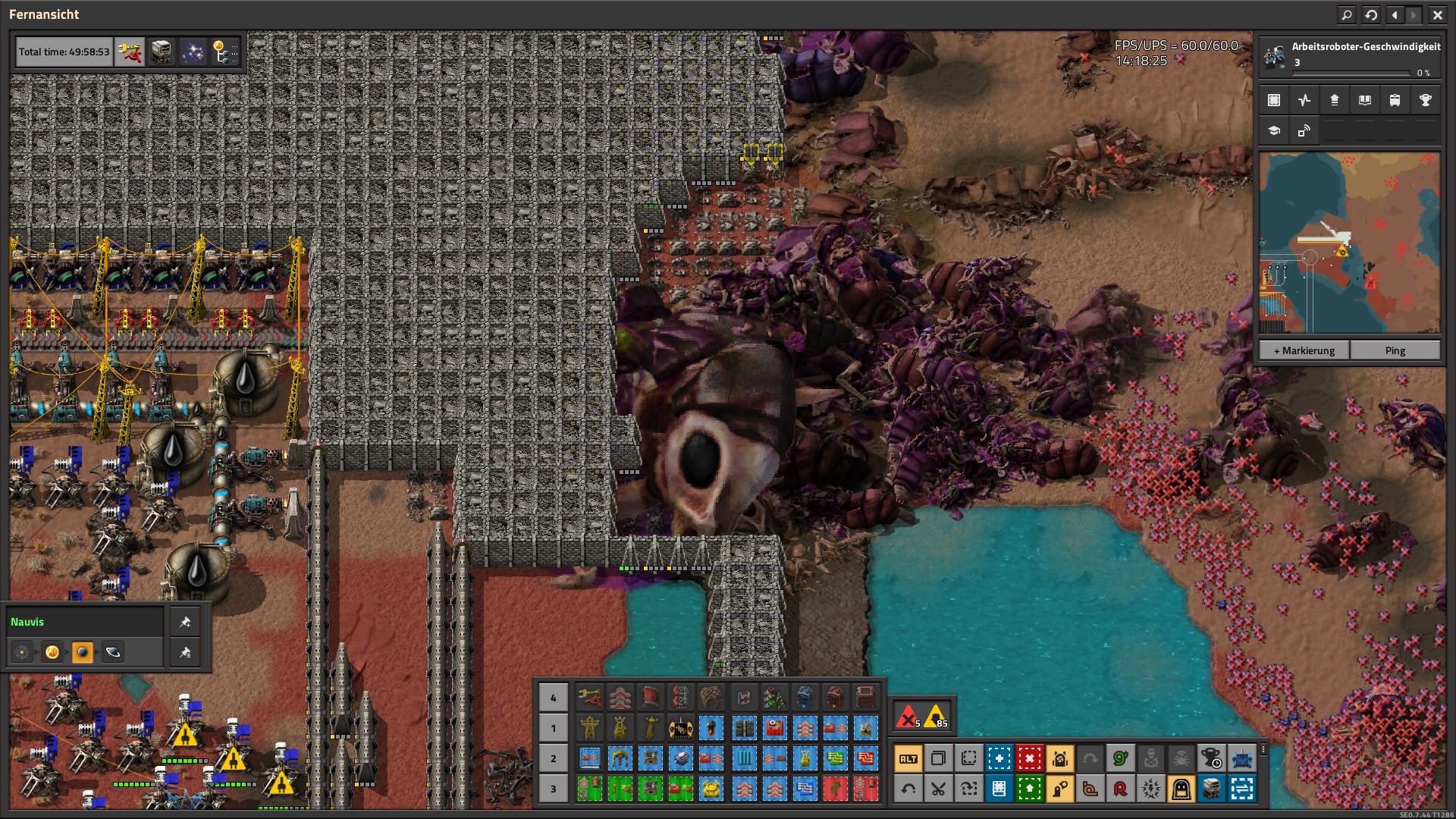Activate the red deconstruction planner tool

[x=1029, y=758]
